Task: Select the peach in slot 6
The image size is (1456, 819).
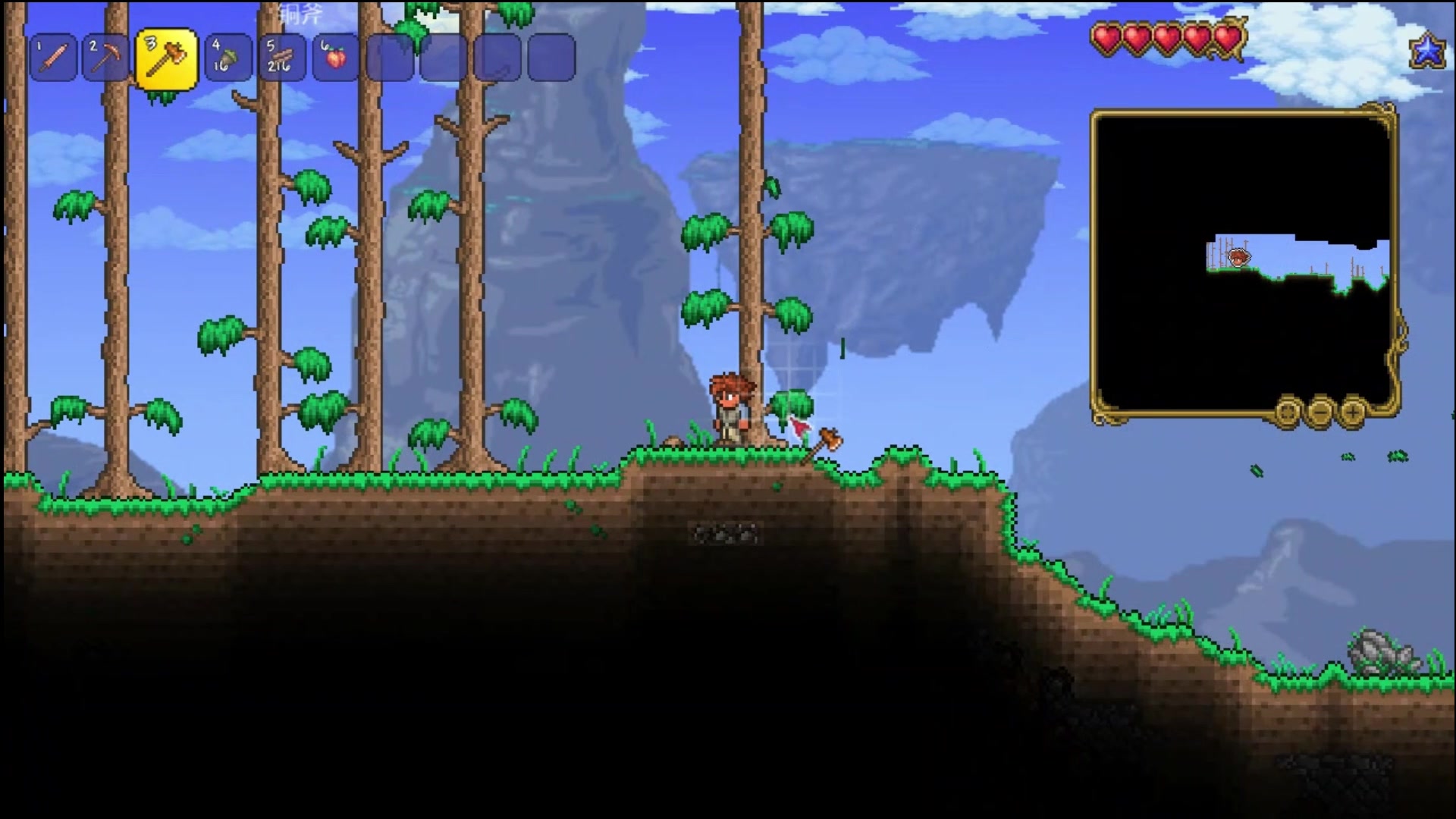Action: point(335,58)
